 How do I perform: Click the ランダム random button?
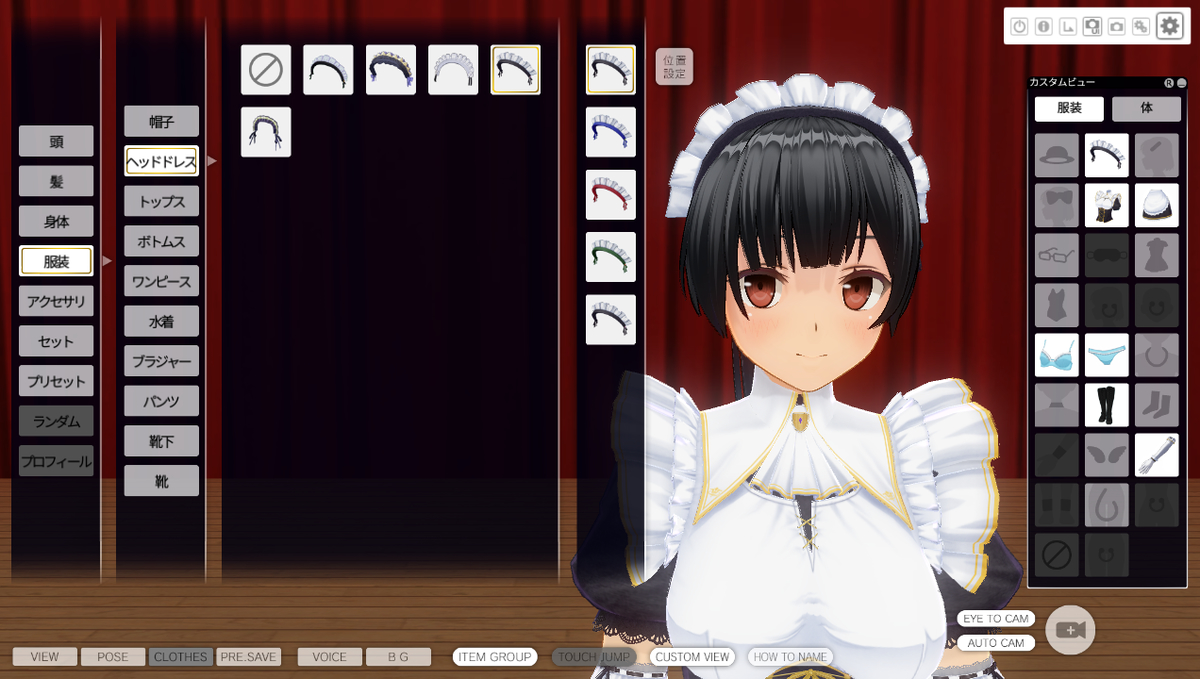pyautogui.click(x=56, y=421)
